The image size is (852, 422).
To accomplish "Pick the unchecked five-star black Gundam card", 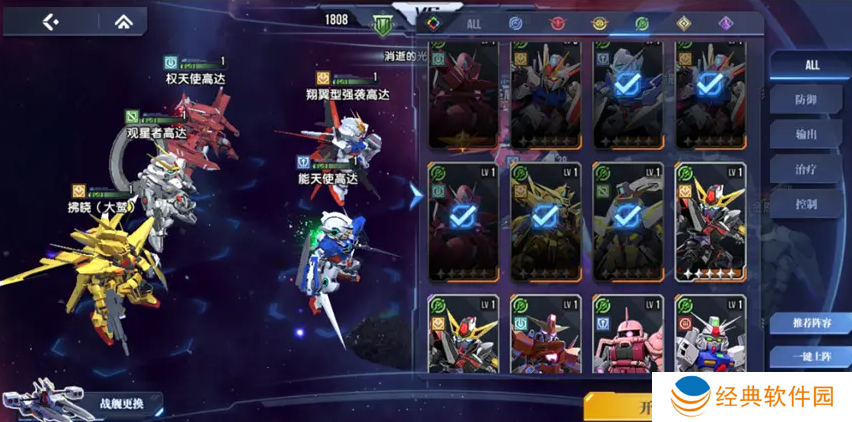I will (x=710, y=220).
